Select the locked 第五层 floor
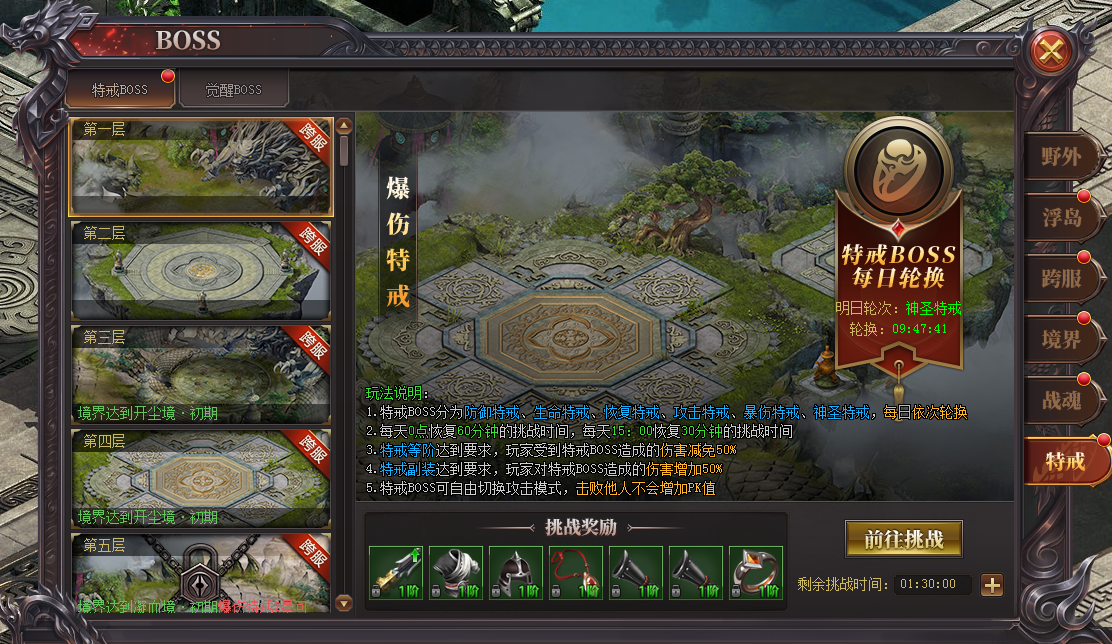This screenshot has height=644, width=1112. pyautogui.click(x=200, y=575)
